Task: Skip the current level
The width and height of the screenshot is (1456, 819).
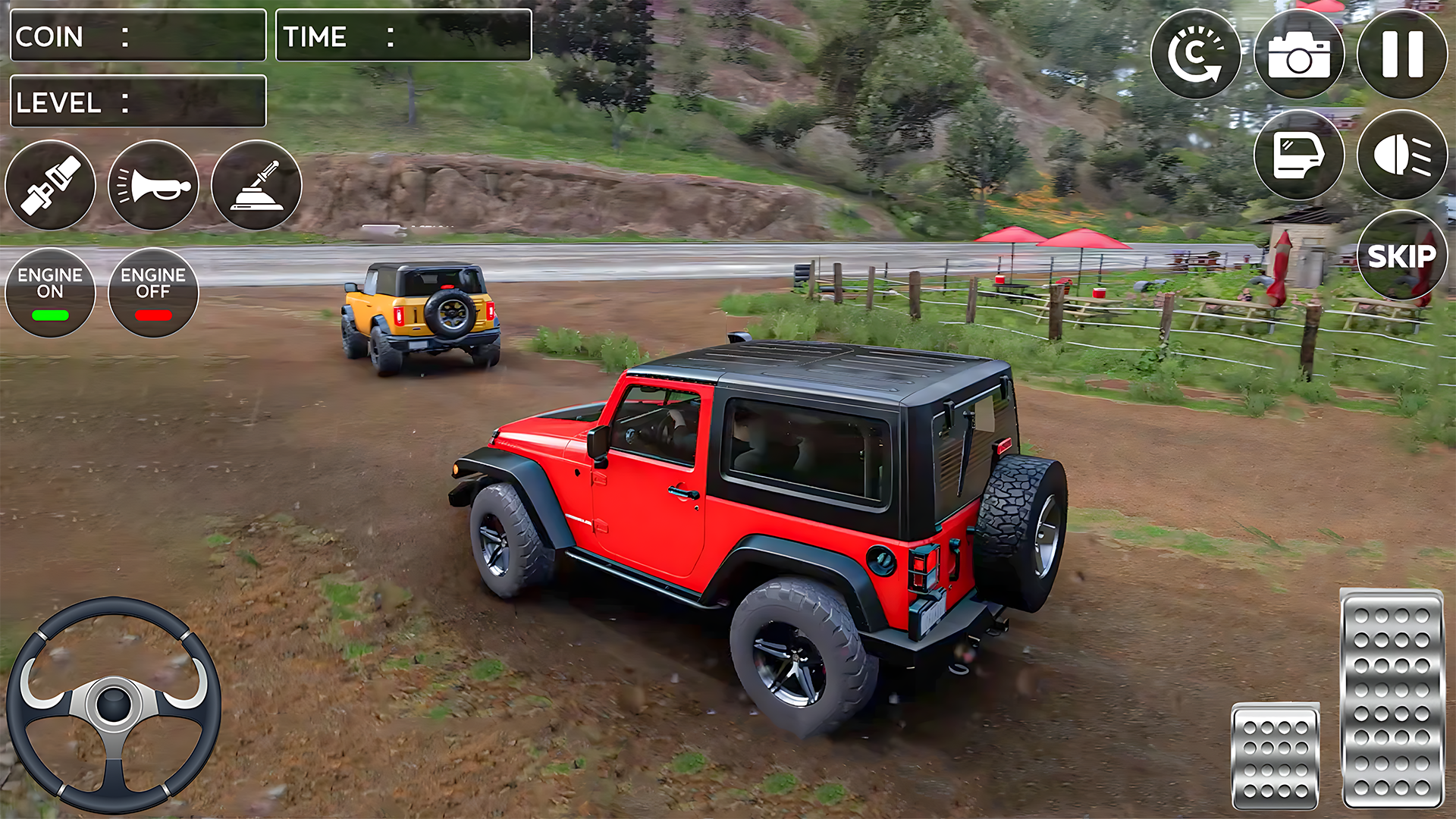Action: (x=1401, y=256)
